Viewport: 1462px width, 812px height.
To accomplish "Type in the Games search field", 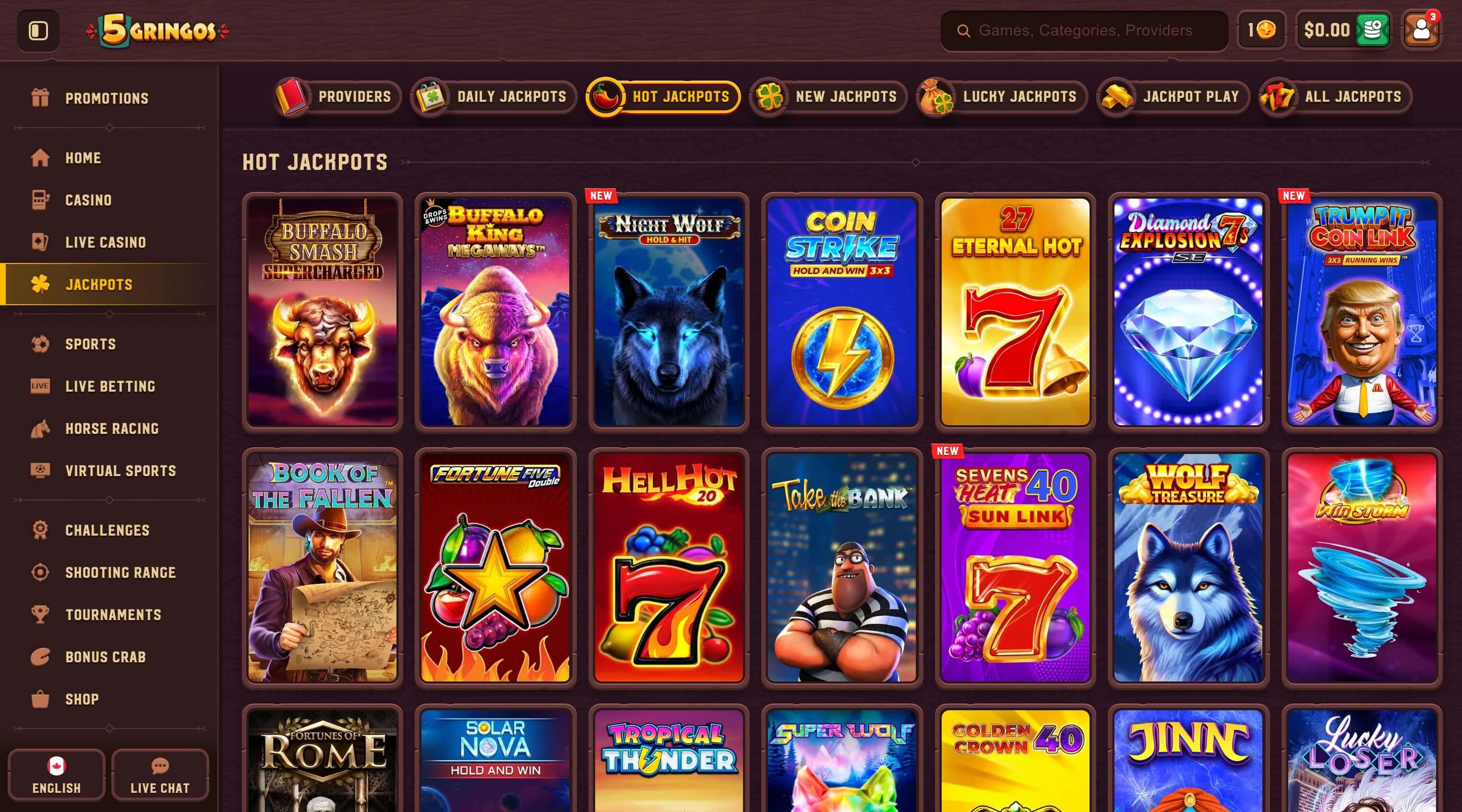I will click(1079, 30).
